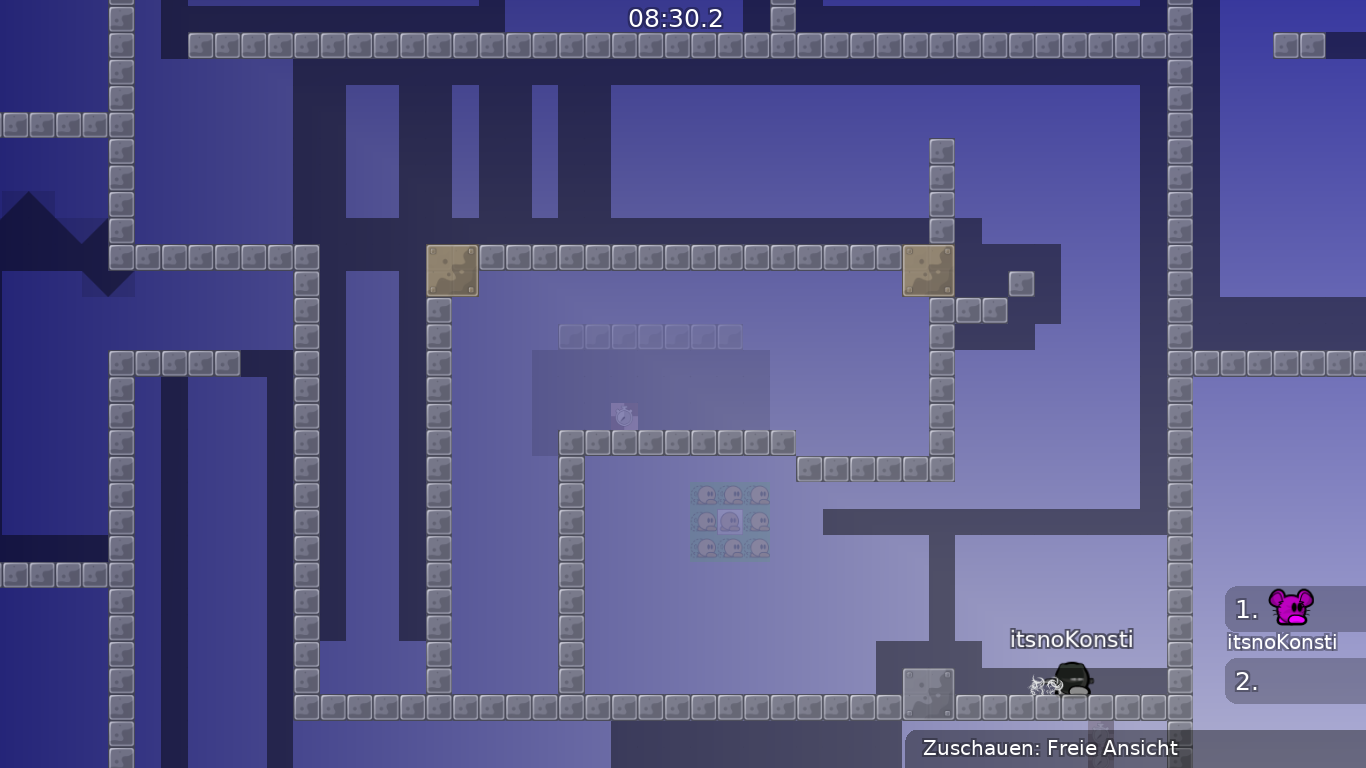Select the first-place itsnoKonsti scoreboard entry
The image size is (1366, 768).
(x=1282, y=618)
